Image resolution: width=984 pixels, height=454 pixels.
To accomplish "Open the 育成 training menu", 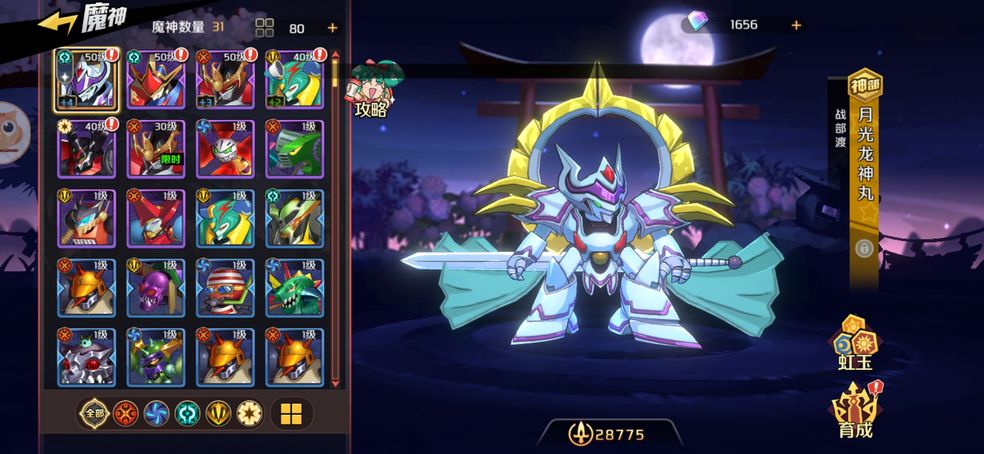I will [855, 410].
